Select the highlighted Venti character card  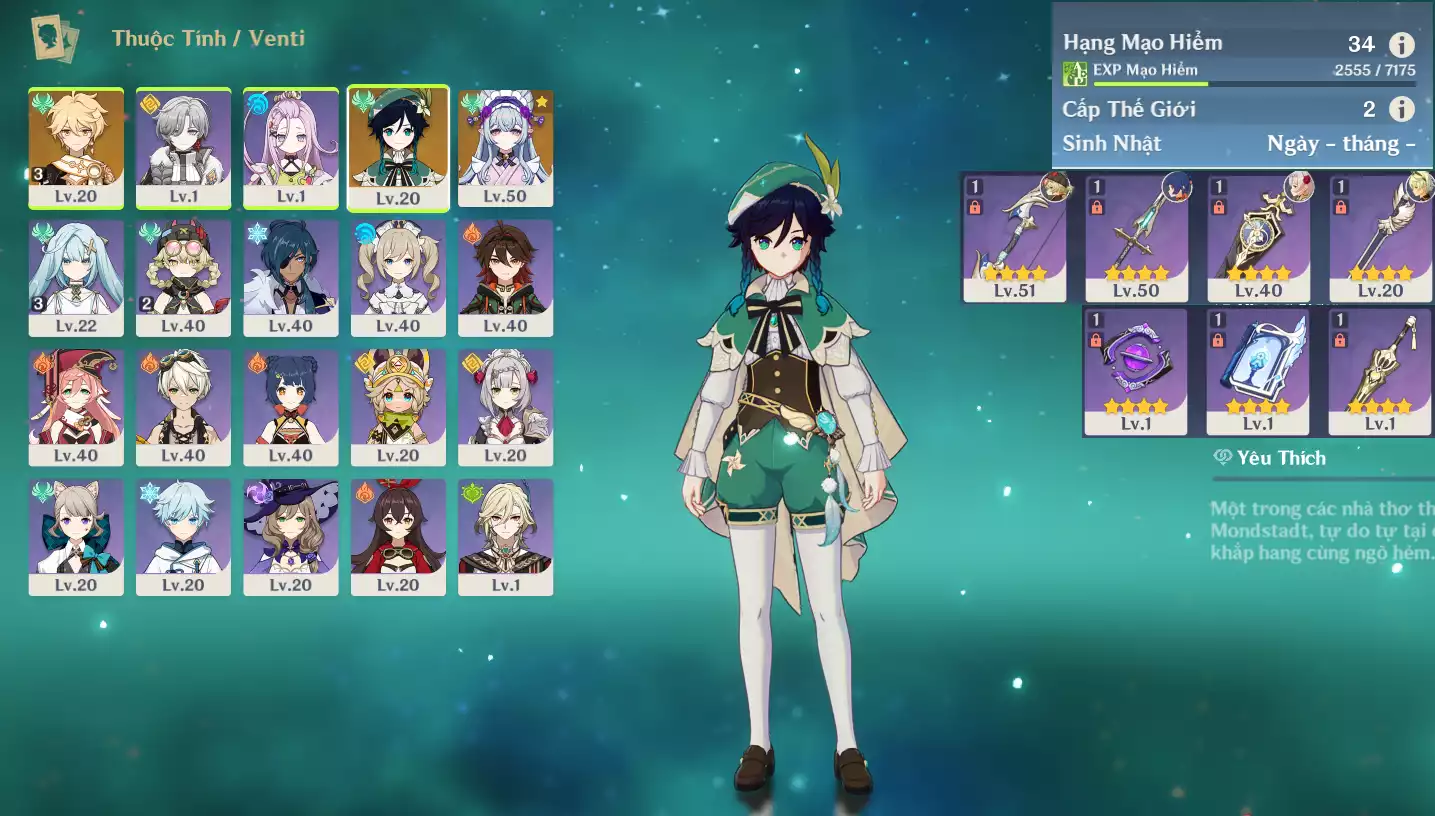click(x=398, y=147)
